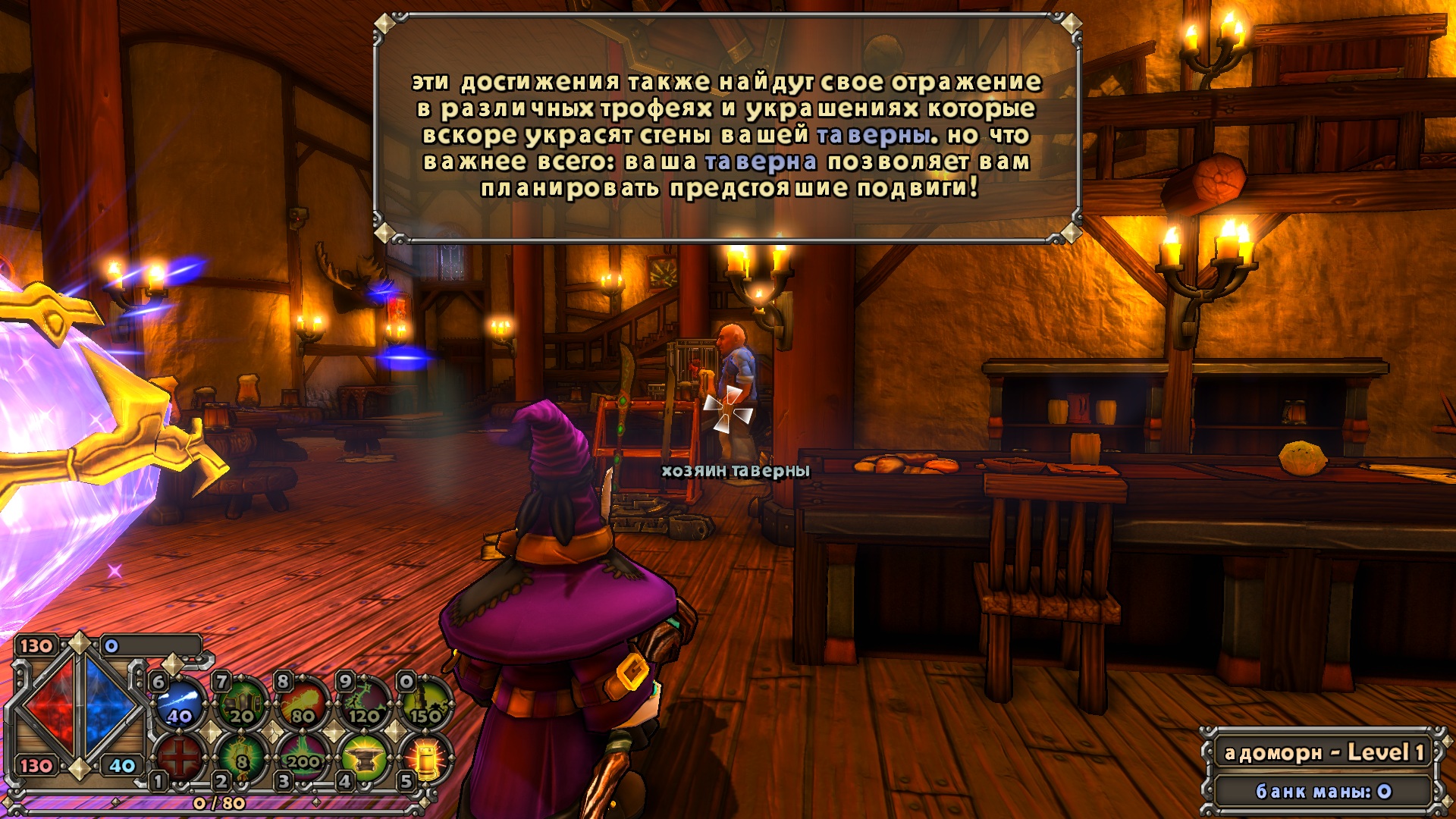Click the tavern keeper dialogue box
1456x819 pixels.
pos(727,129)
